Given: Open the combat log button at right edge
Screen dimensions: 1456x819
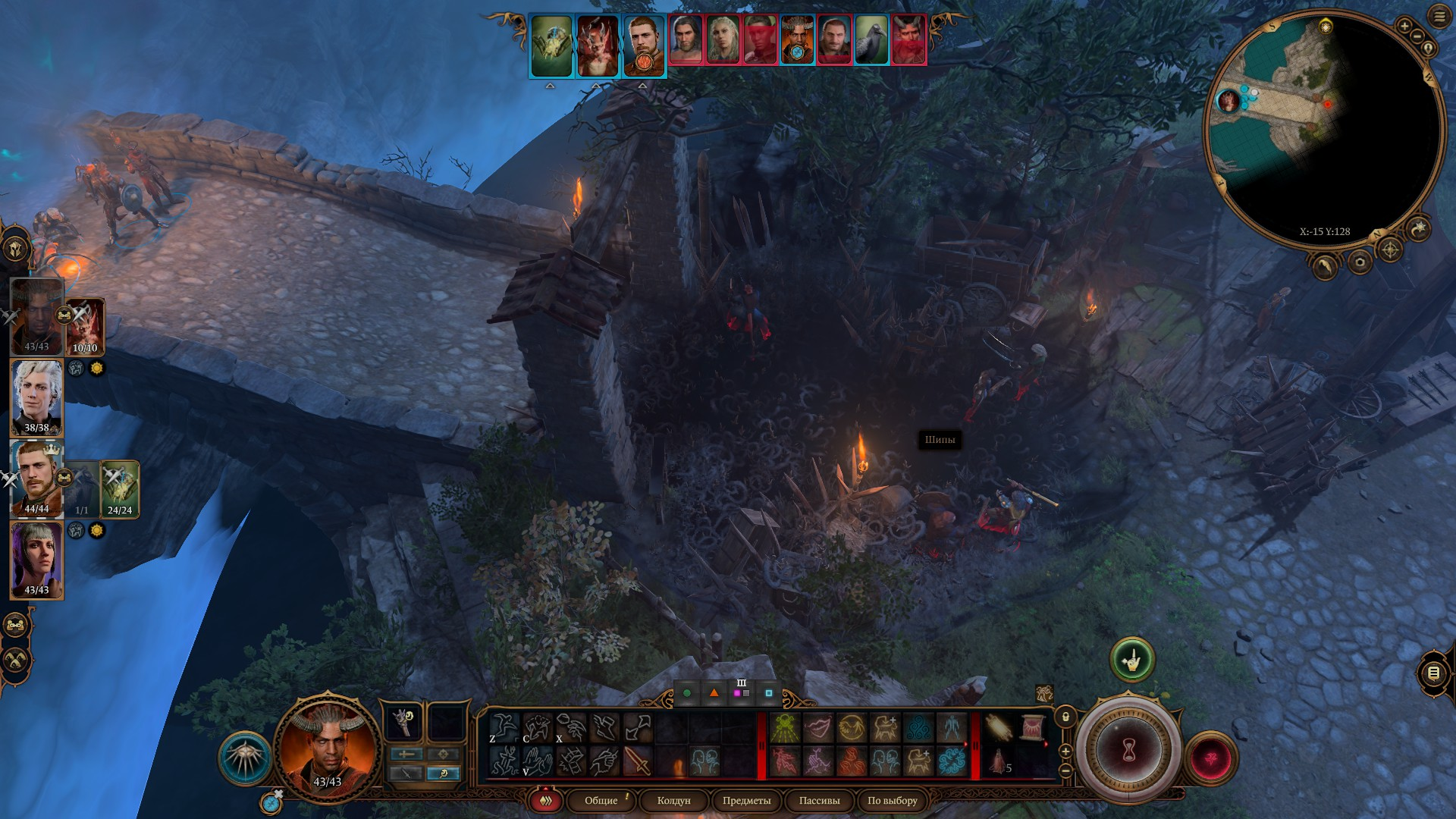Looking at the screenshot, I should [1433, 673].
